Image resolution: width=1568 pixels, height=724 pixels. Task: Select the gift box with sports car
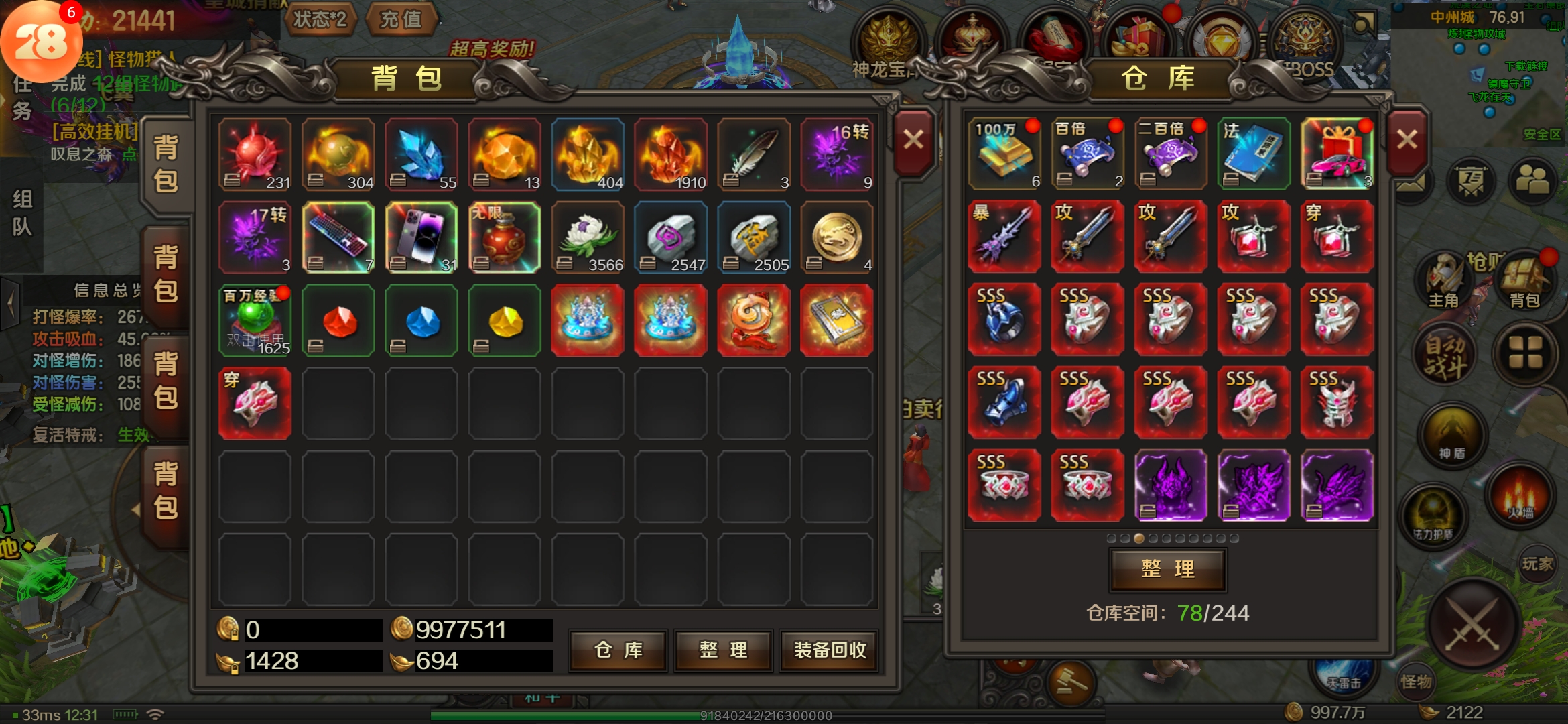pos(1336,154)
